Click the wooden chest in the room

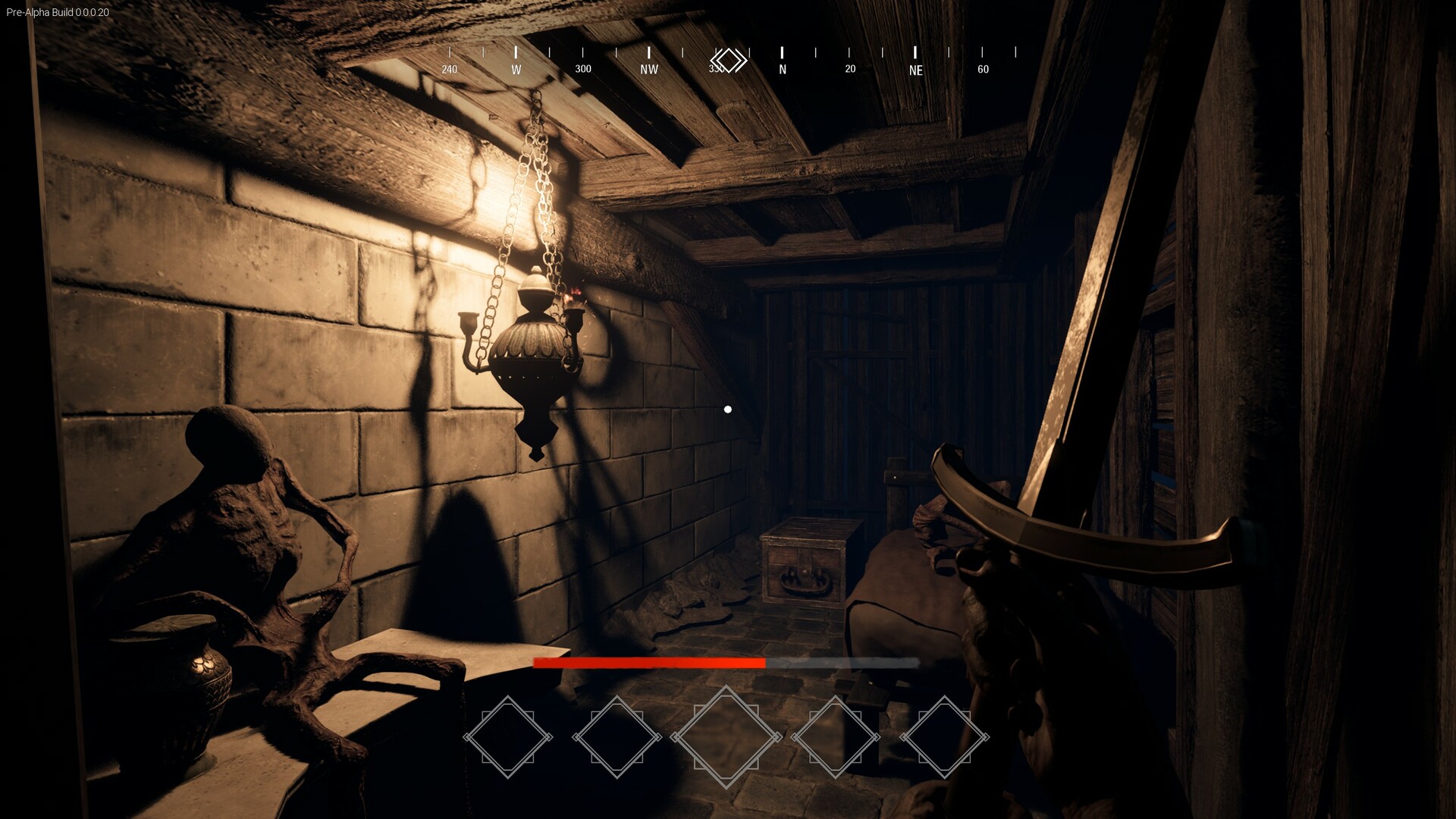[802, 561]
